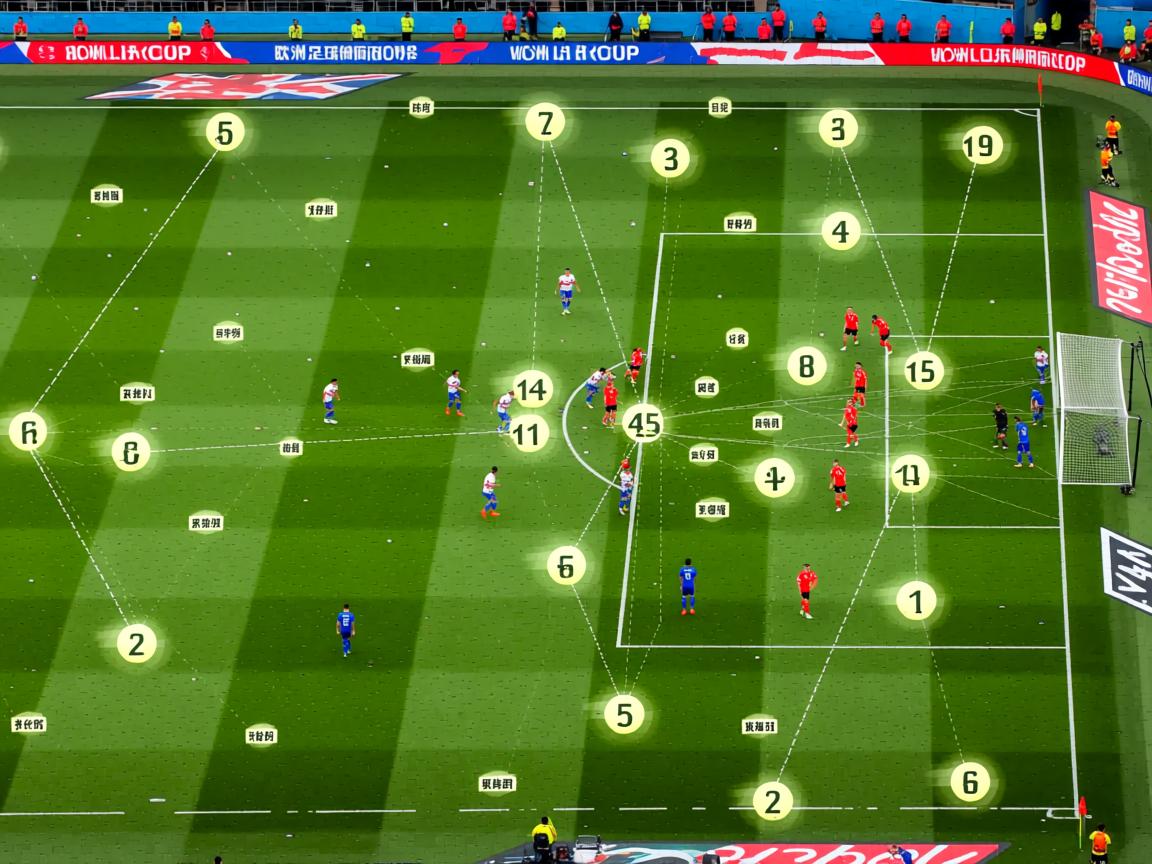The width and height of the screenshot is (1152, 864).
Task: Select the central 45 marker
Action: pos(643,422)
